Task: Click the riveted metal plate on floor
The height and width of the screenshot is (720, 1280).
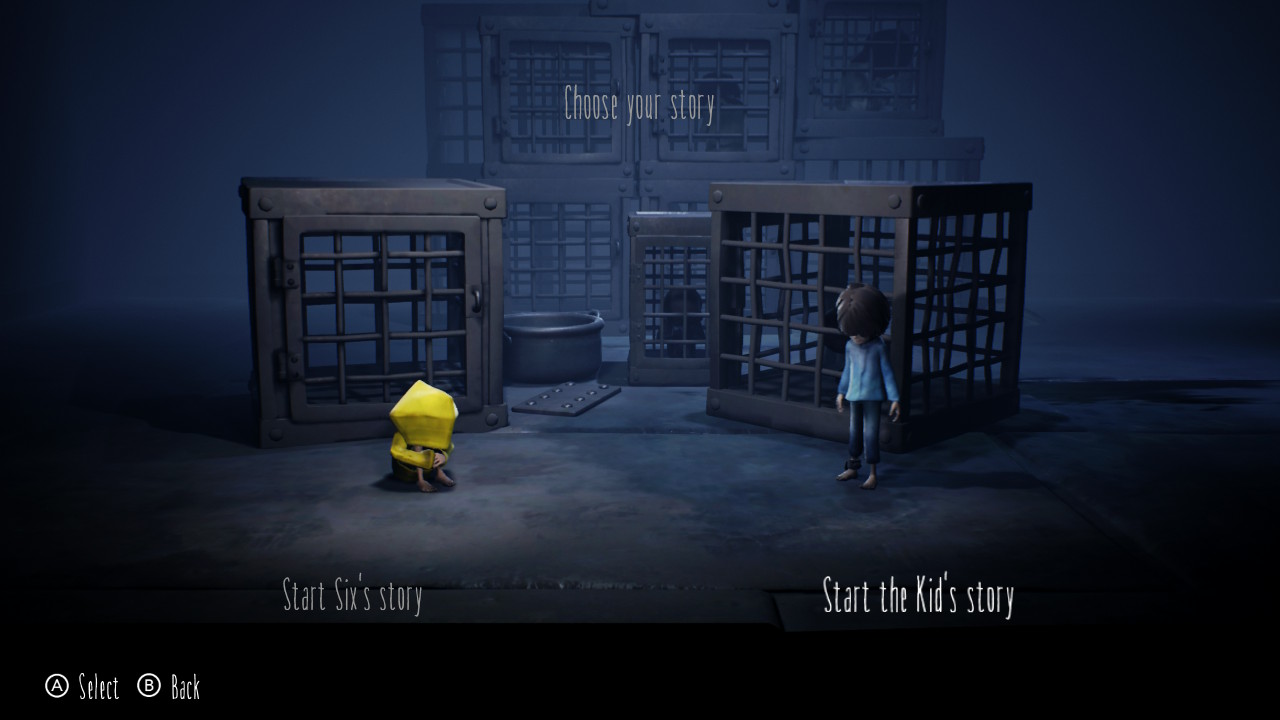Action: point(565,398)
